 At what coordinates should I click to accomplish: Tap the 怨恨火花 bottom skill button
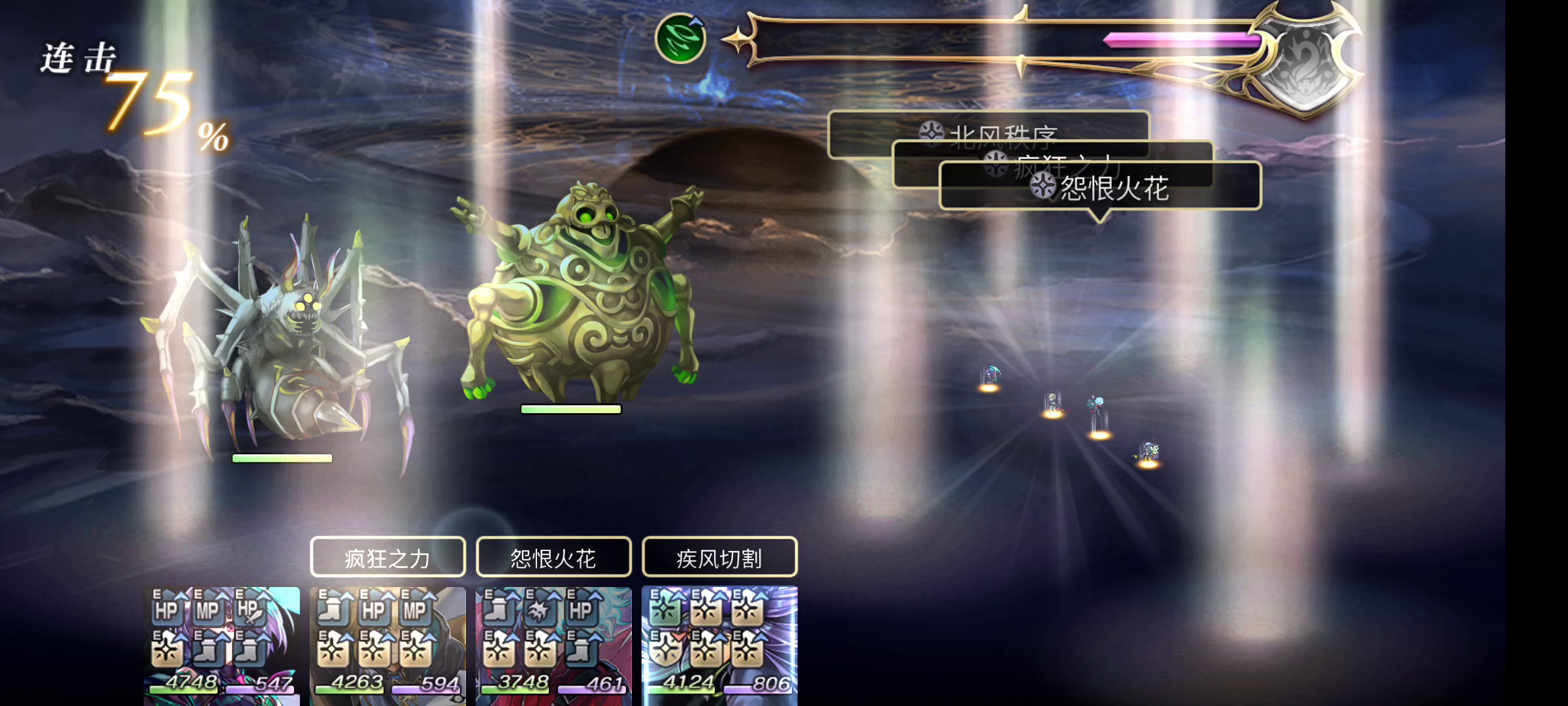click(x=554, y=558)
